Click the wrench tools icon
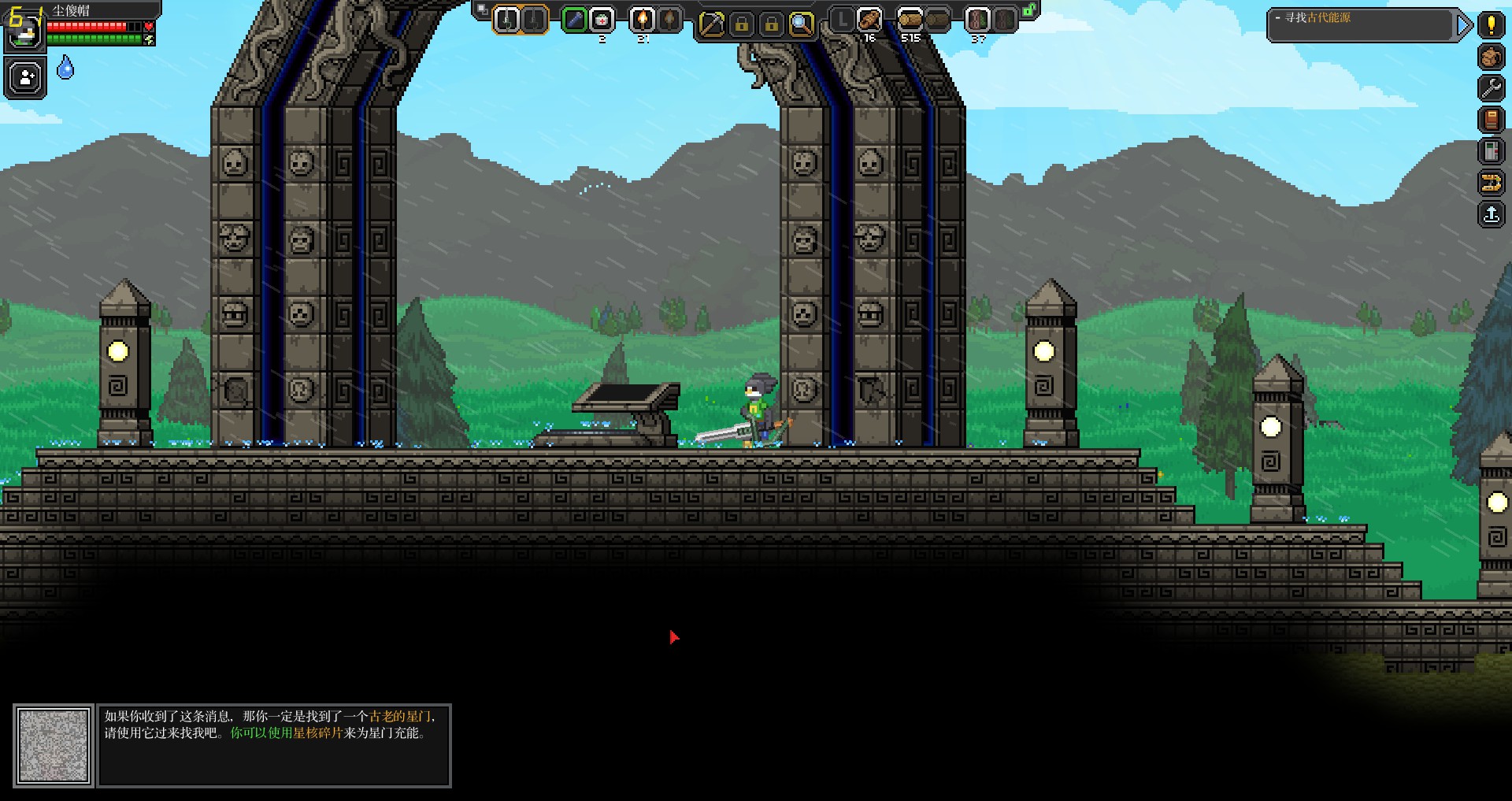The image size is (1512, 801). coord(1491,87)
